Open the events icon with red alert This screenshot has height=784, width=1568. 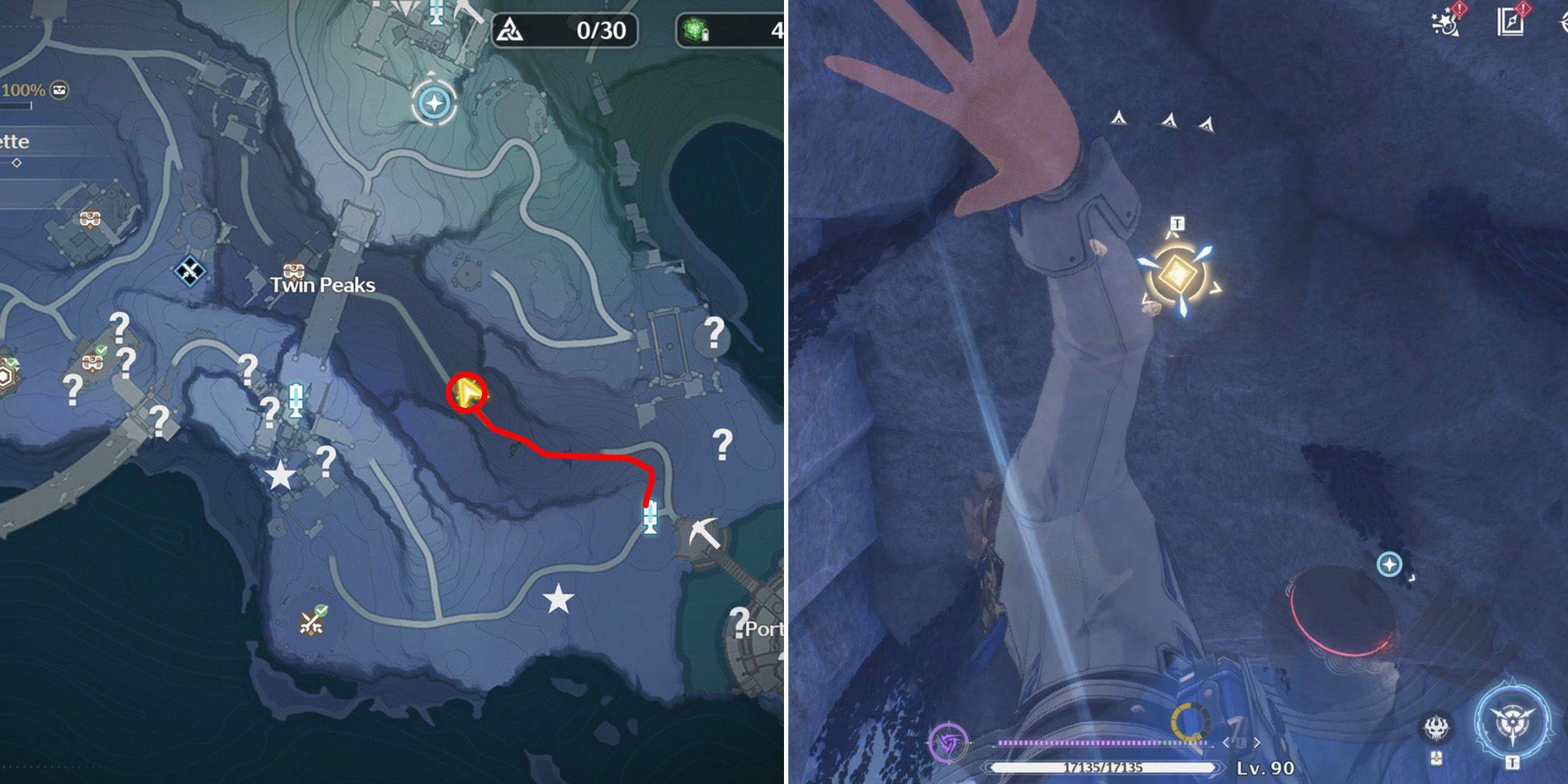[1447, 20]
